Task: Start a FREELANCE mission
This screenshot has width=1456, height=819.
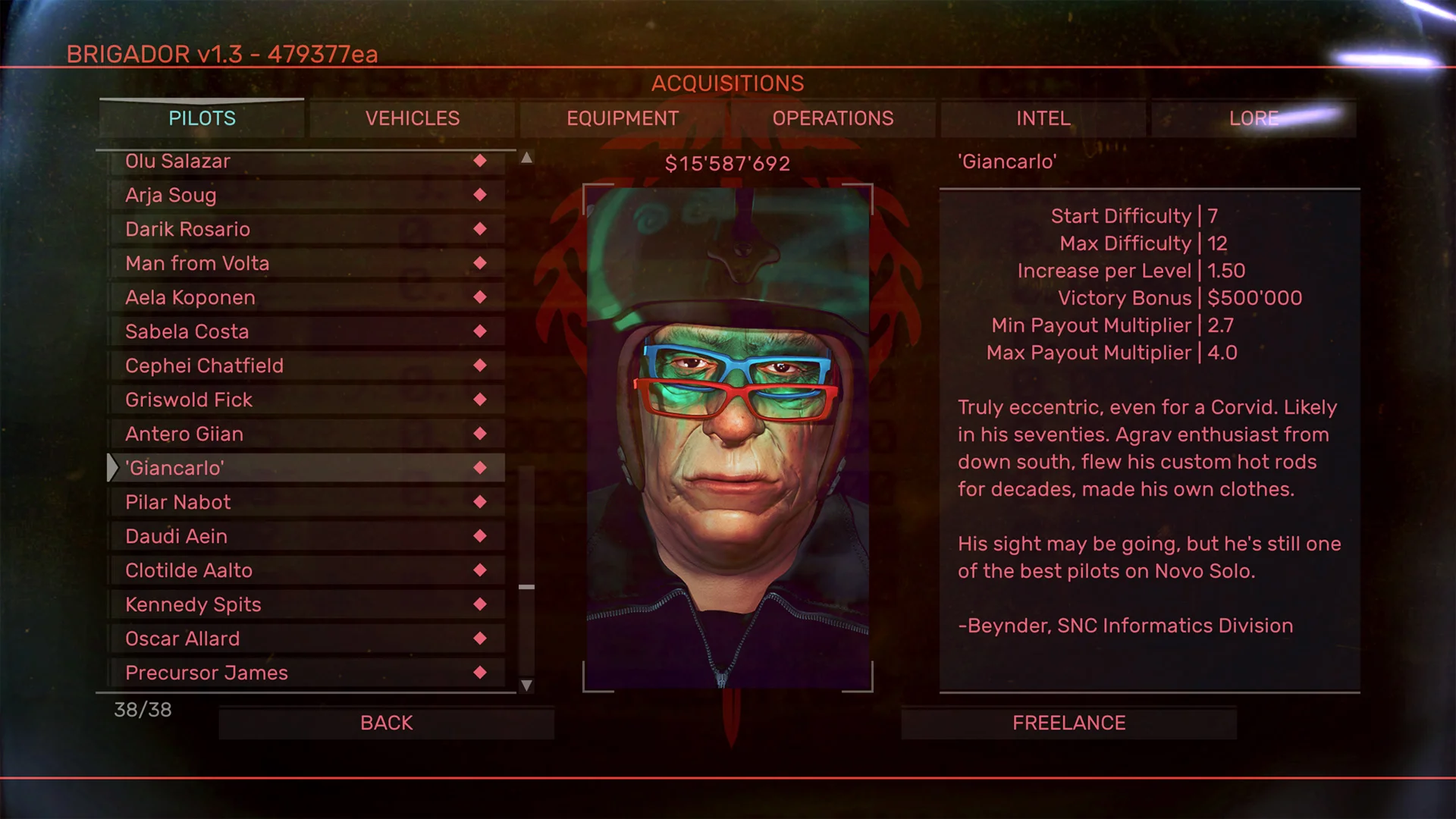Action: [1067, 722]
